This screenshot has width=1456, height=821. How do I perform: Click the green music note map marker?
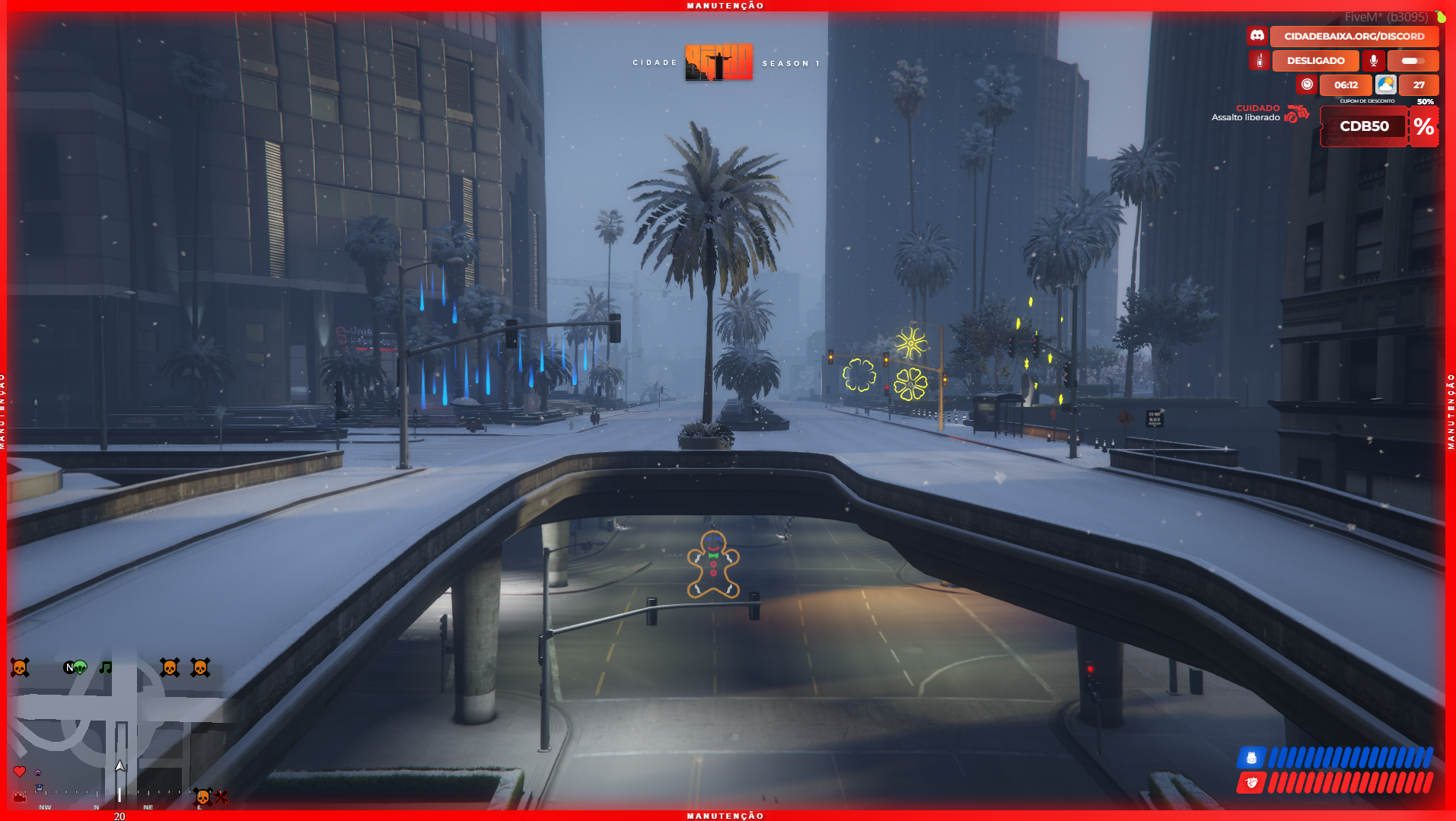coord(106,667)
